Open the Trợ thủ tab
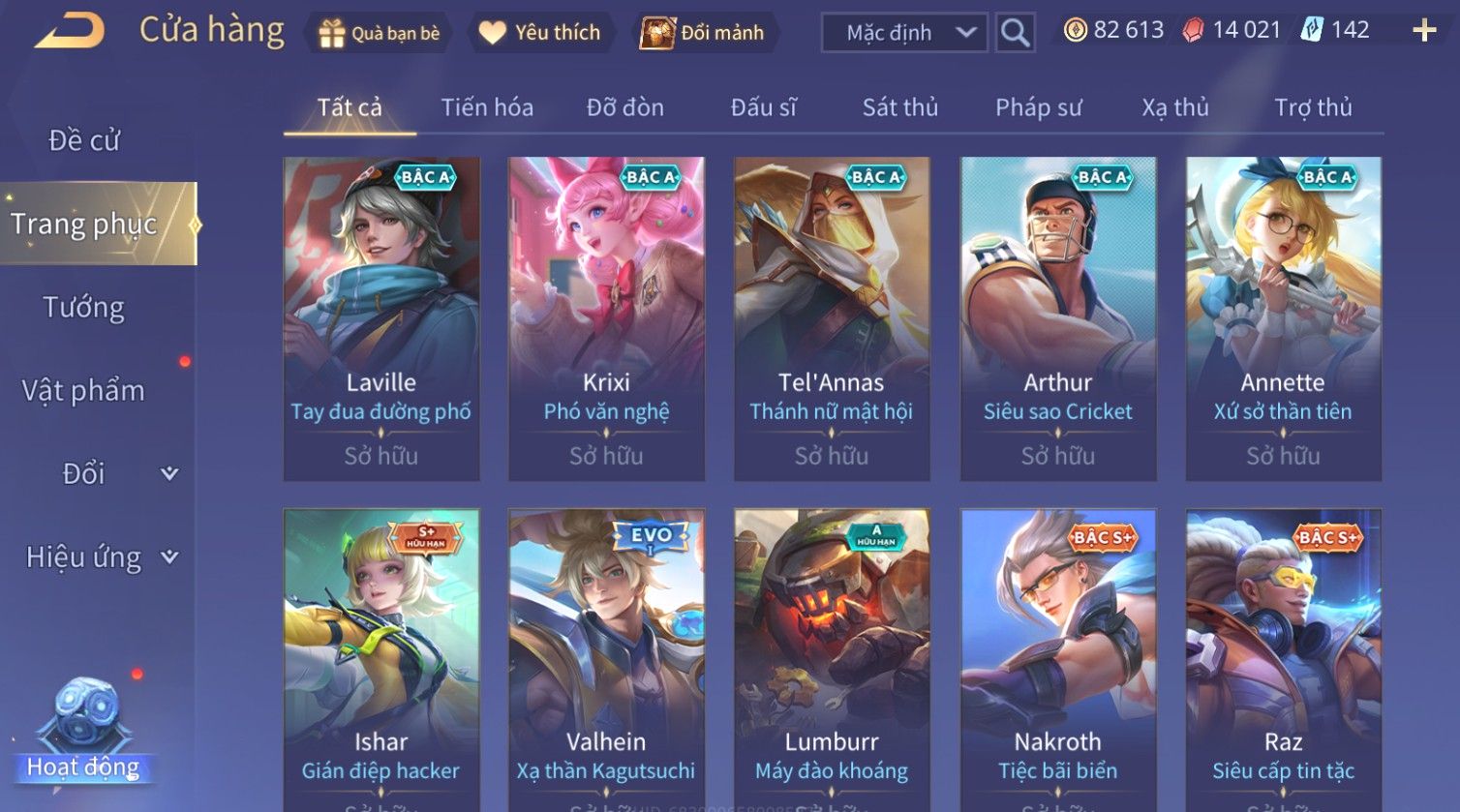Screen dimensions: 1460x812 pyautogui.click(x=1313, y=107)
